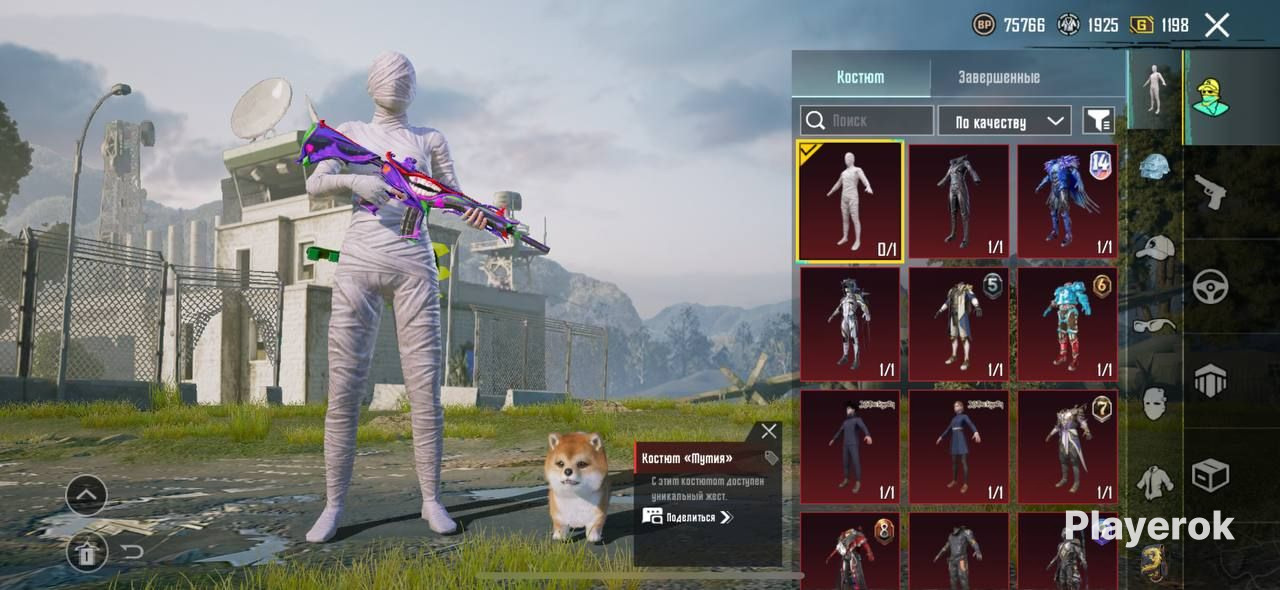Viewport: 1280px width, 590px height.
Task: Tap the trash bin remove button
Action: point(87,551)
